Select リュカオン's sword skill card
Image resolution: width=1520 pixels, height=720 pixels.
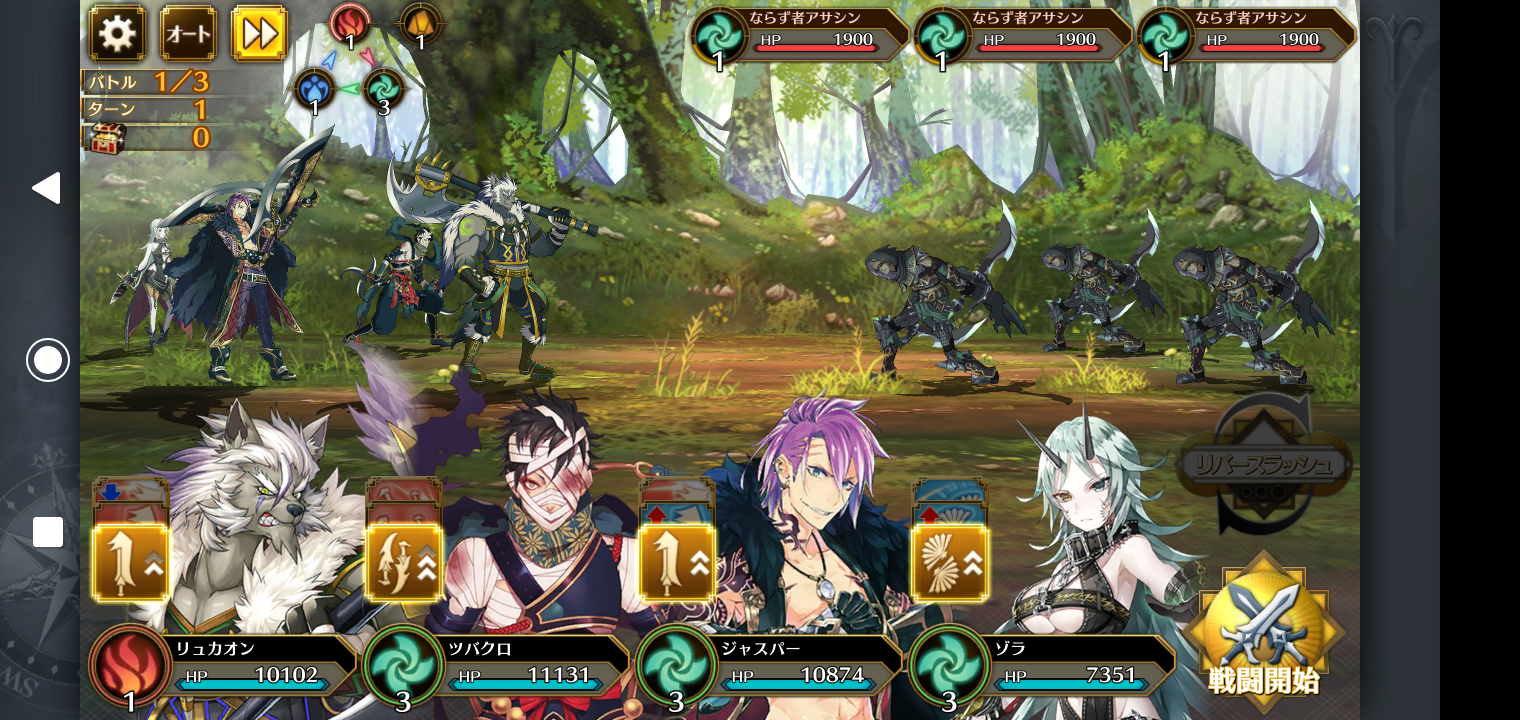tap(131, 561)
